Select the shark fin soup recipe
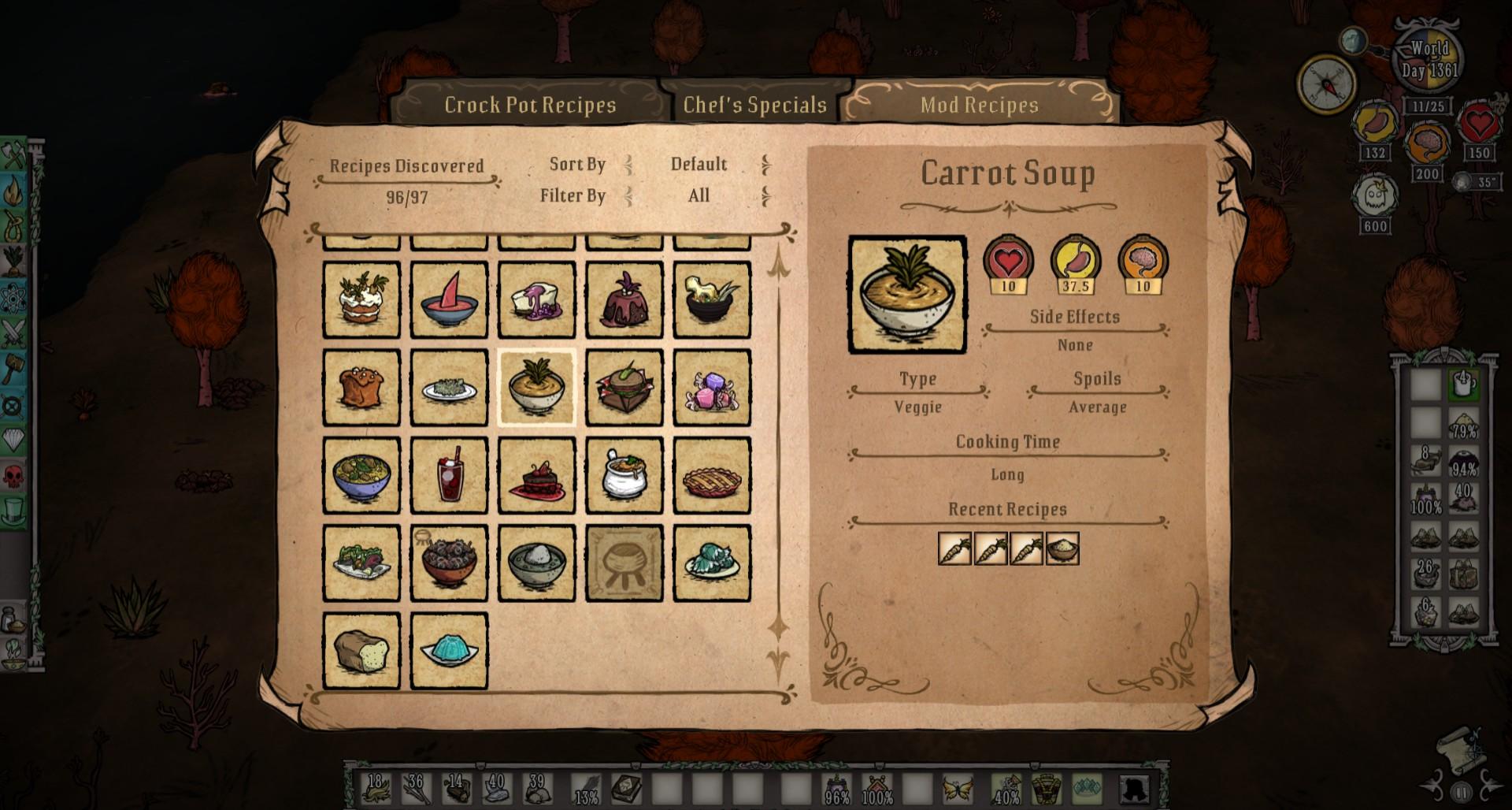 (x=449, y=301)
